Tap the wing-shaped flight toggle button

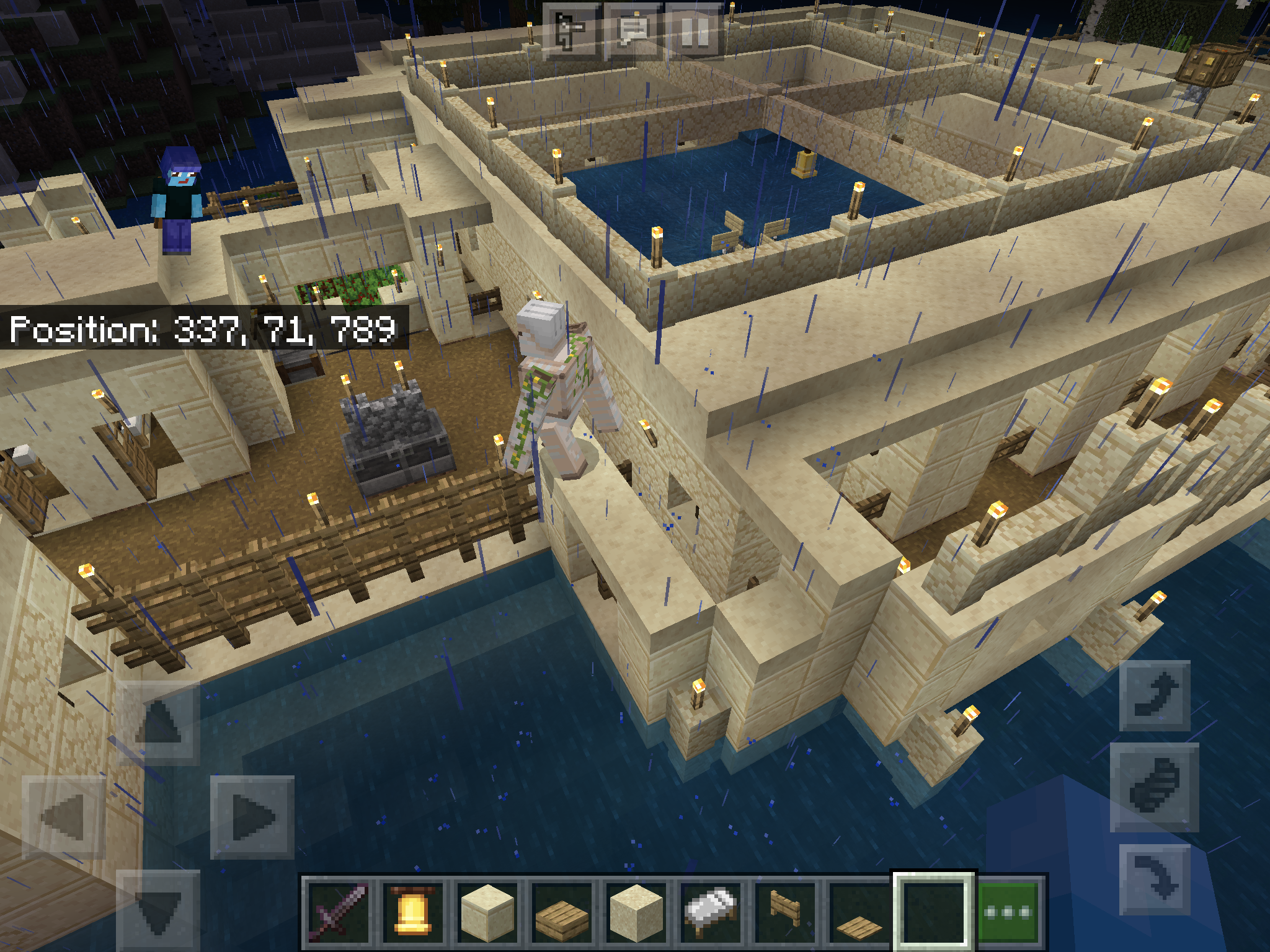(x=1155, y=787)
